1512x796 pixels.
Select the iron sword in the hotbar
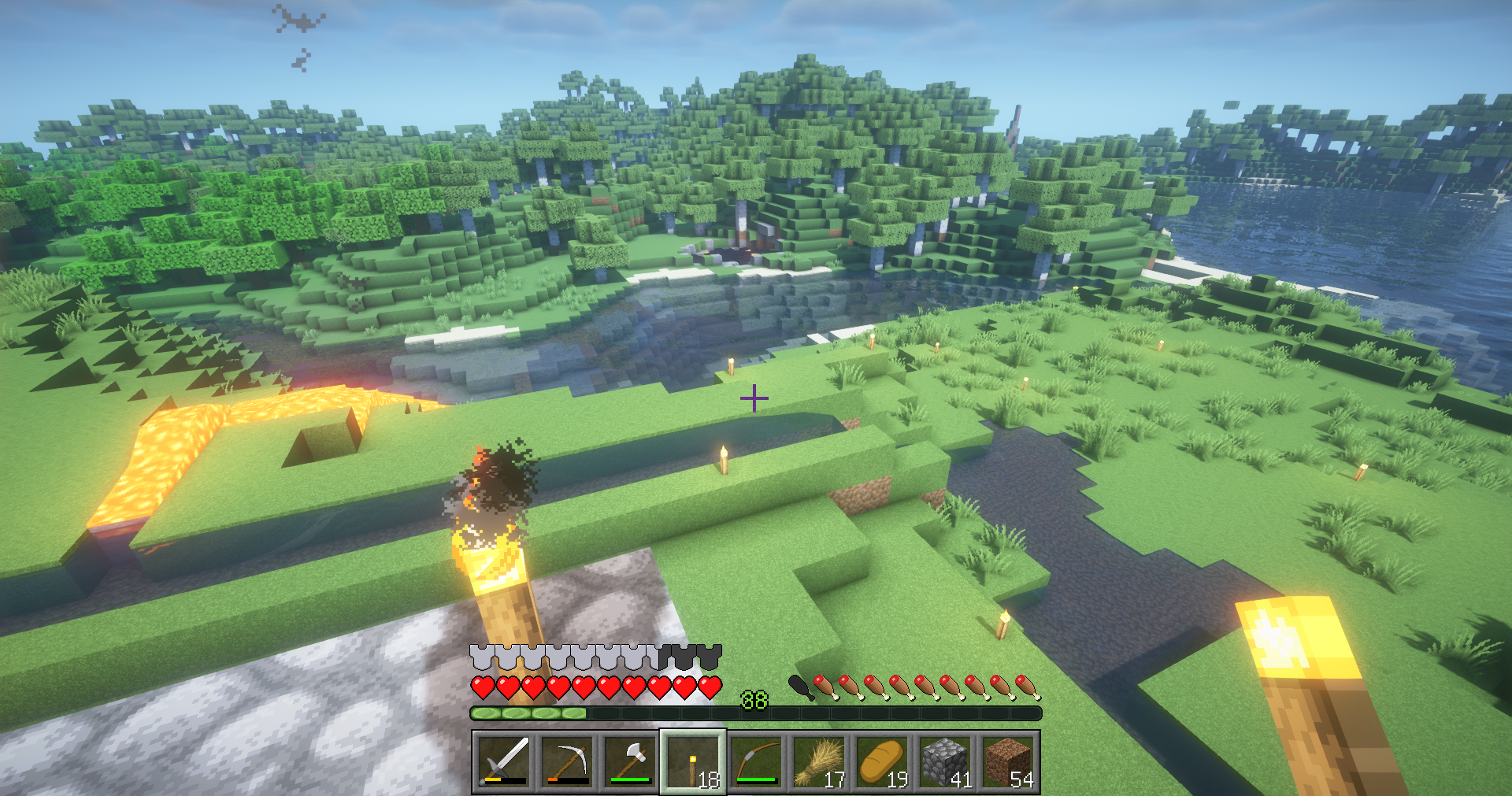pyautogui.click(x=502, y=760)
